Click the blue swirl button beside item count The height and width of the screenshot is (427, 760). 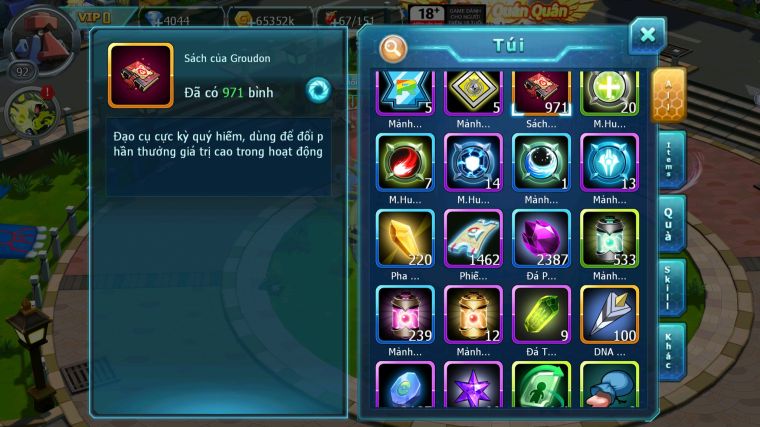click(x=318, y=90)
